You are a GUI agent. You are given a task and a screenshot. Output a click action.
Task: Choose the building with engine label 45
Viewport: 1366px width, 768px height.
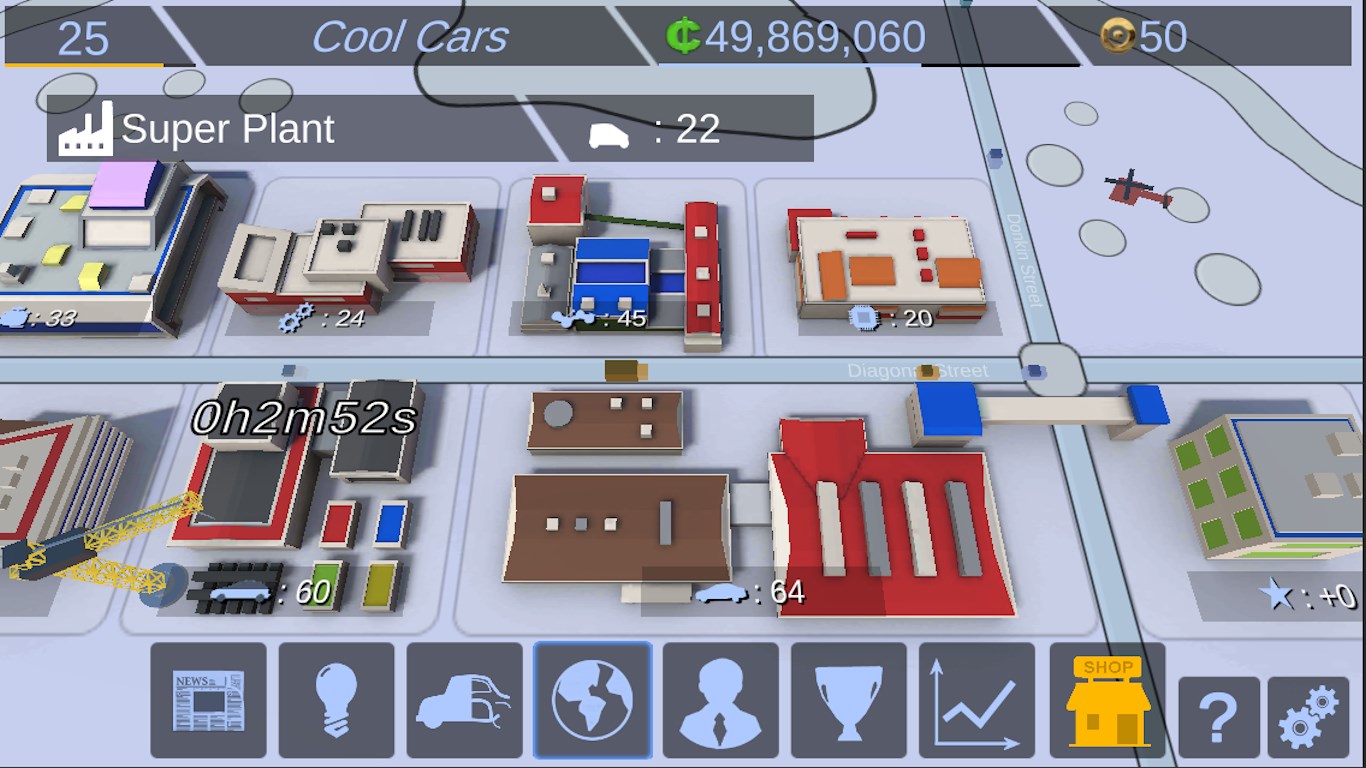[x=625, y=260]
